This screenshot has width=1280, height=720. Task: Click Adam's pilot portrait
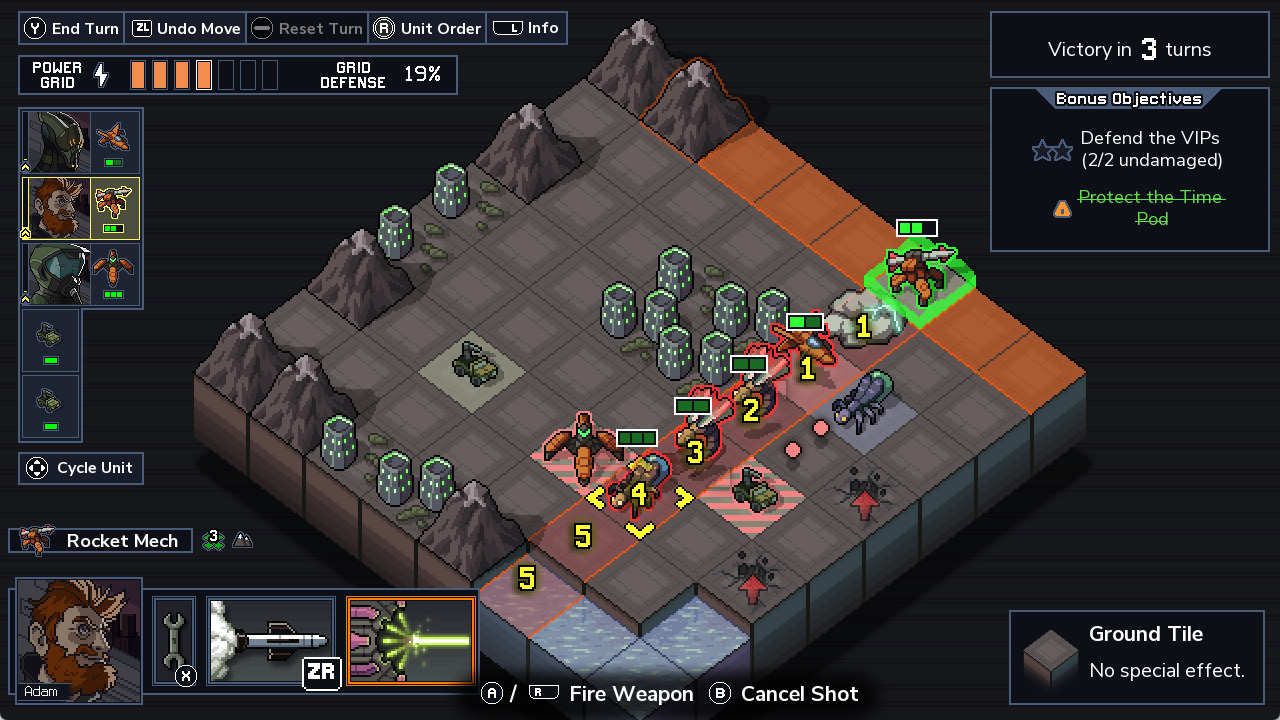pyautogui.click(x=75, y=650)
